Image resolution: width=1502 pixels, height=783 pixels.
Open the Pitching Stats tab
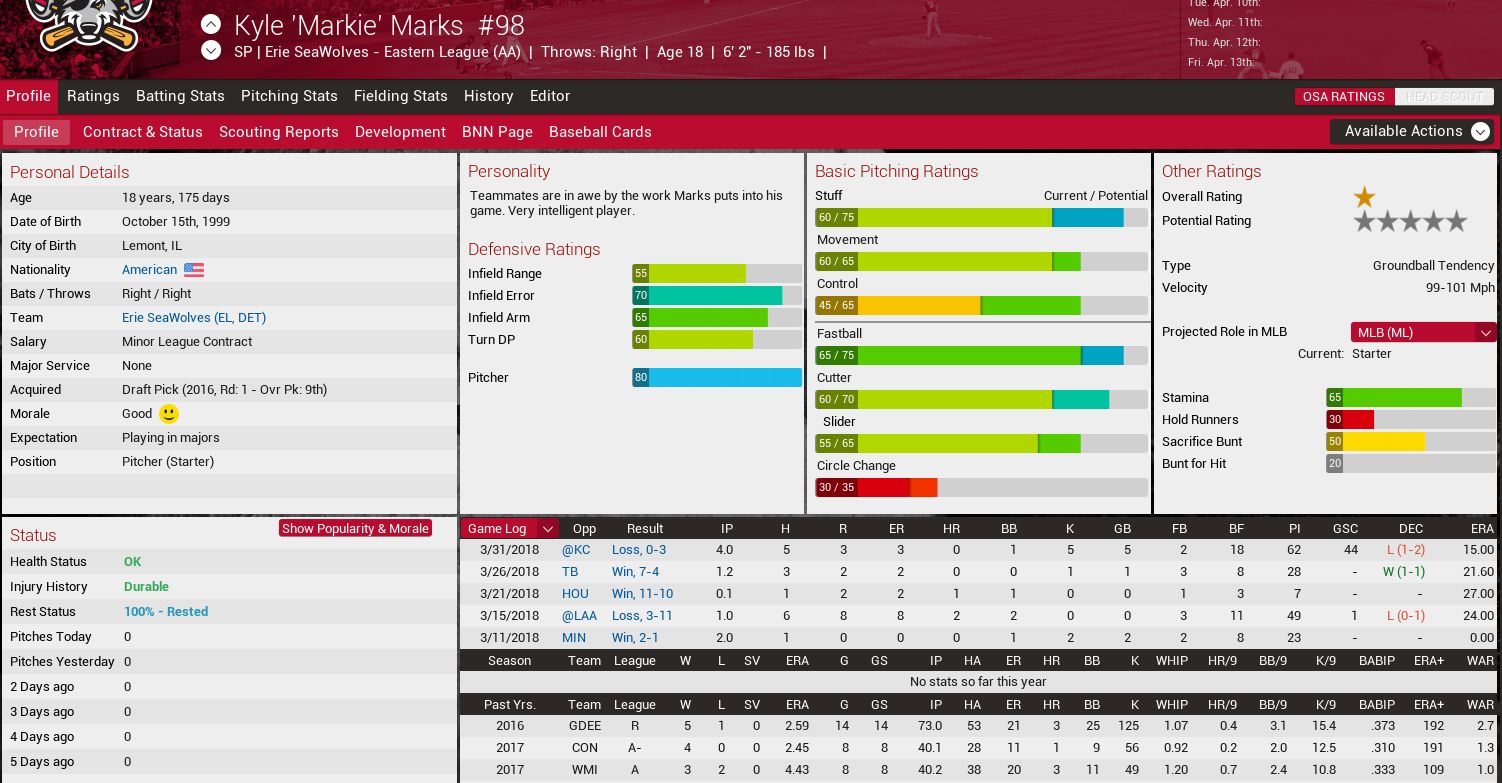coord(289,96)
